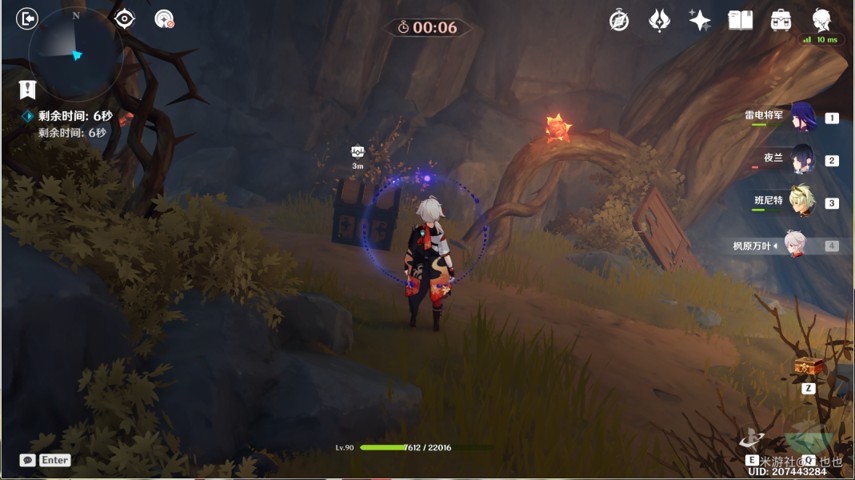Use the treasure chest gadget icon
The width and height of the screenshot is (855, 480).
808,367
